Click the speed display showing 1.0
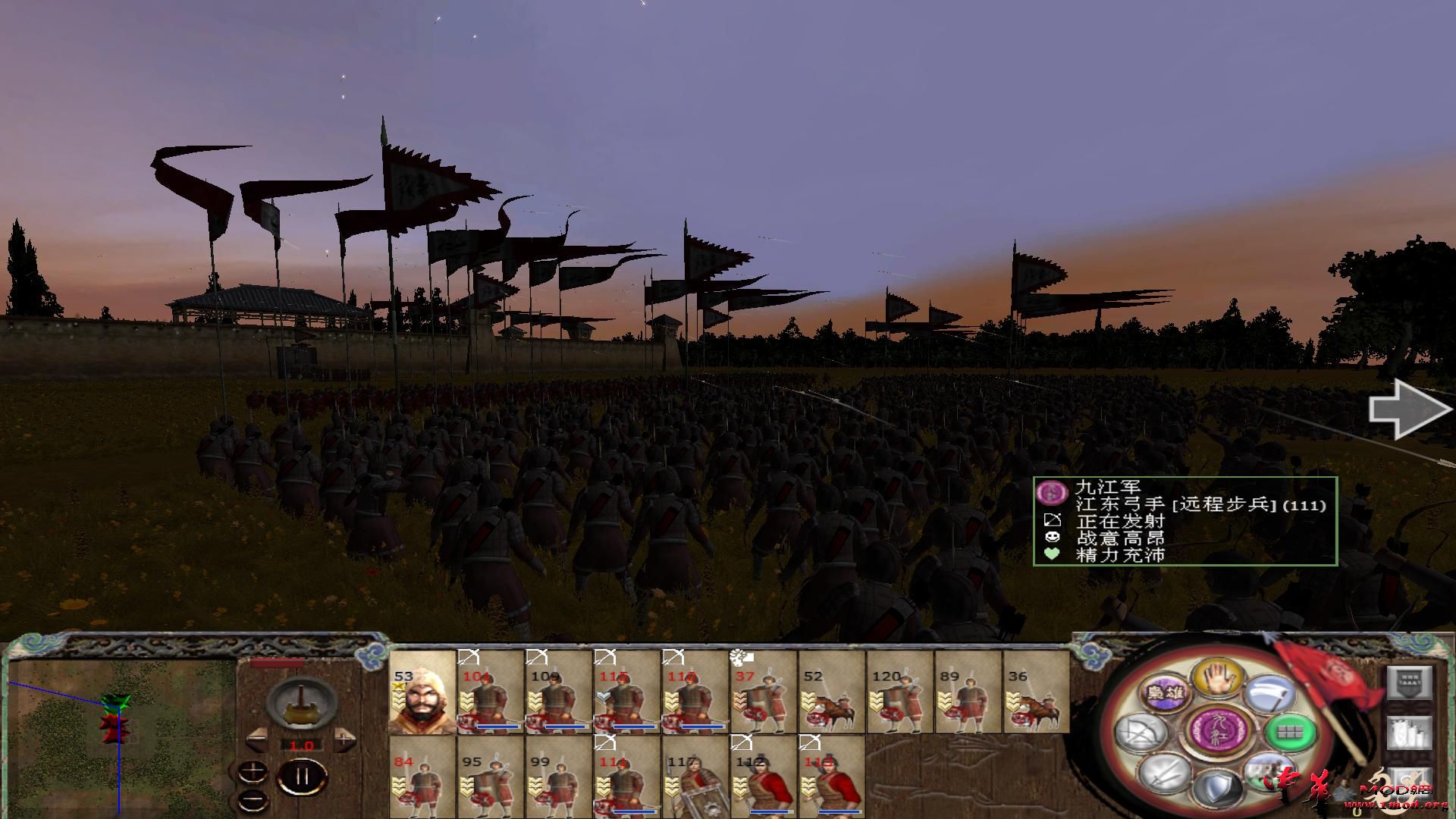 coord(302,744)
